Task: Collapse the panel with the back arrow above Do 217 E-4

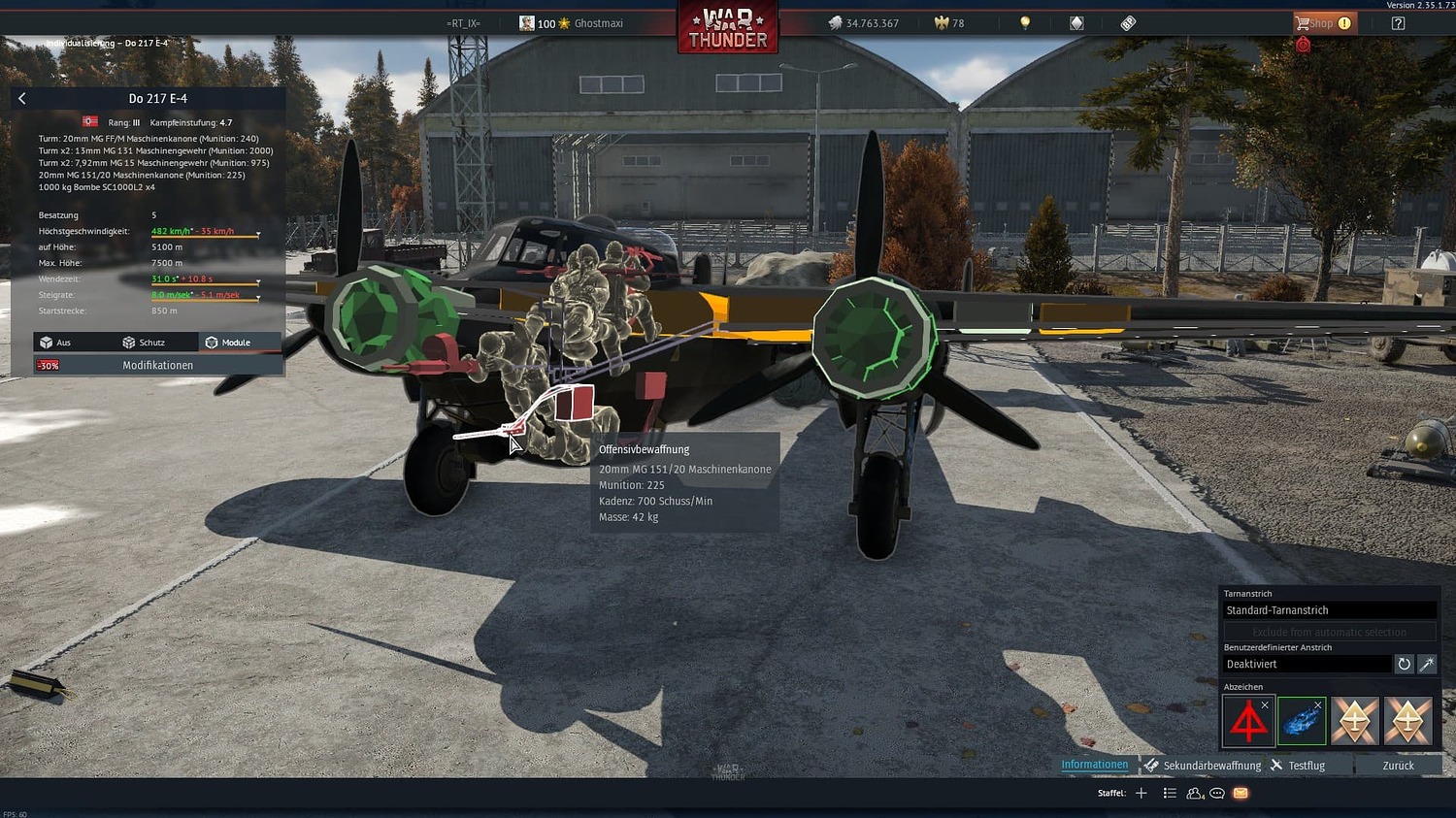Action: 21,98
